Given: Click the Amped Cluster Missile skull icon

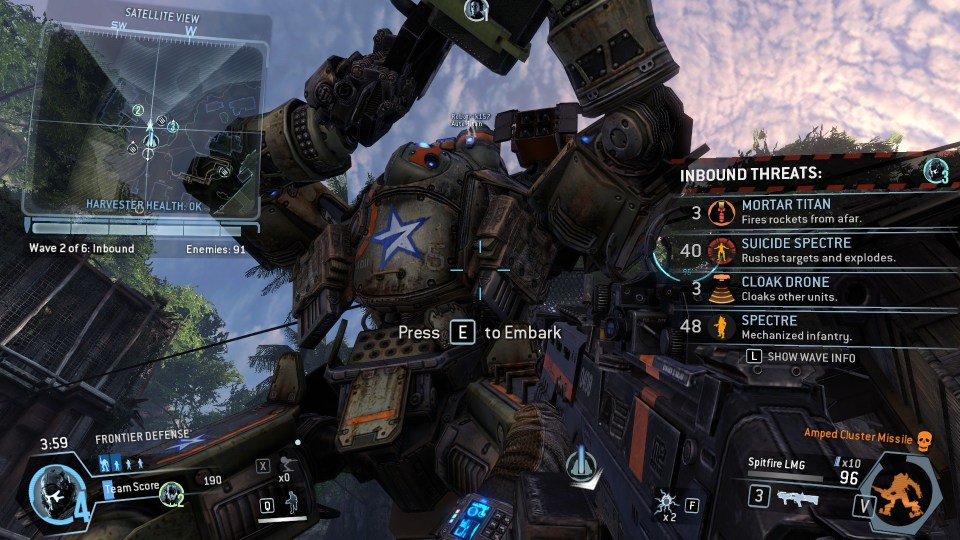Looking at the screenshot, I should coord(924,439).
